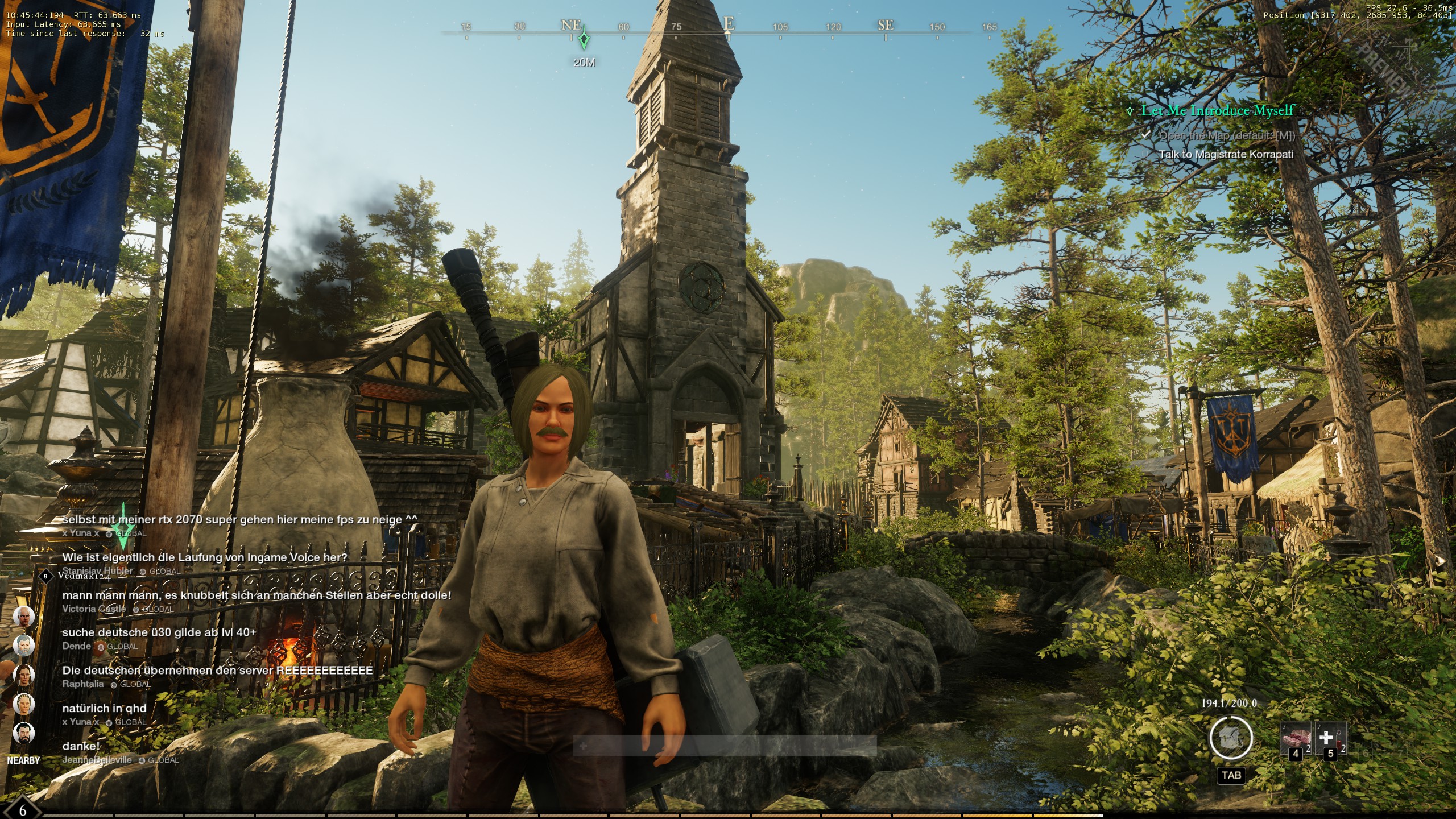Viewport: 1456px width, 819px height.
Task: Select the braided blonde player portrait
Action: (x=23, y=704)
